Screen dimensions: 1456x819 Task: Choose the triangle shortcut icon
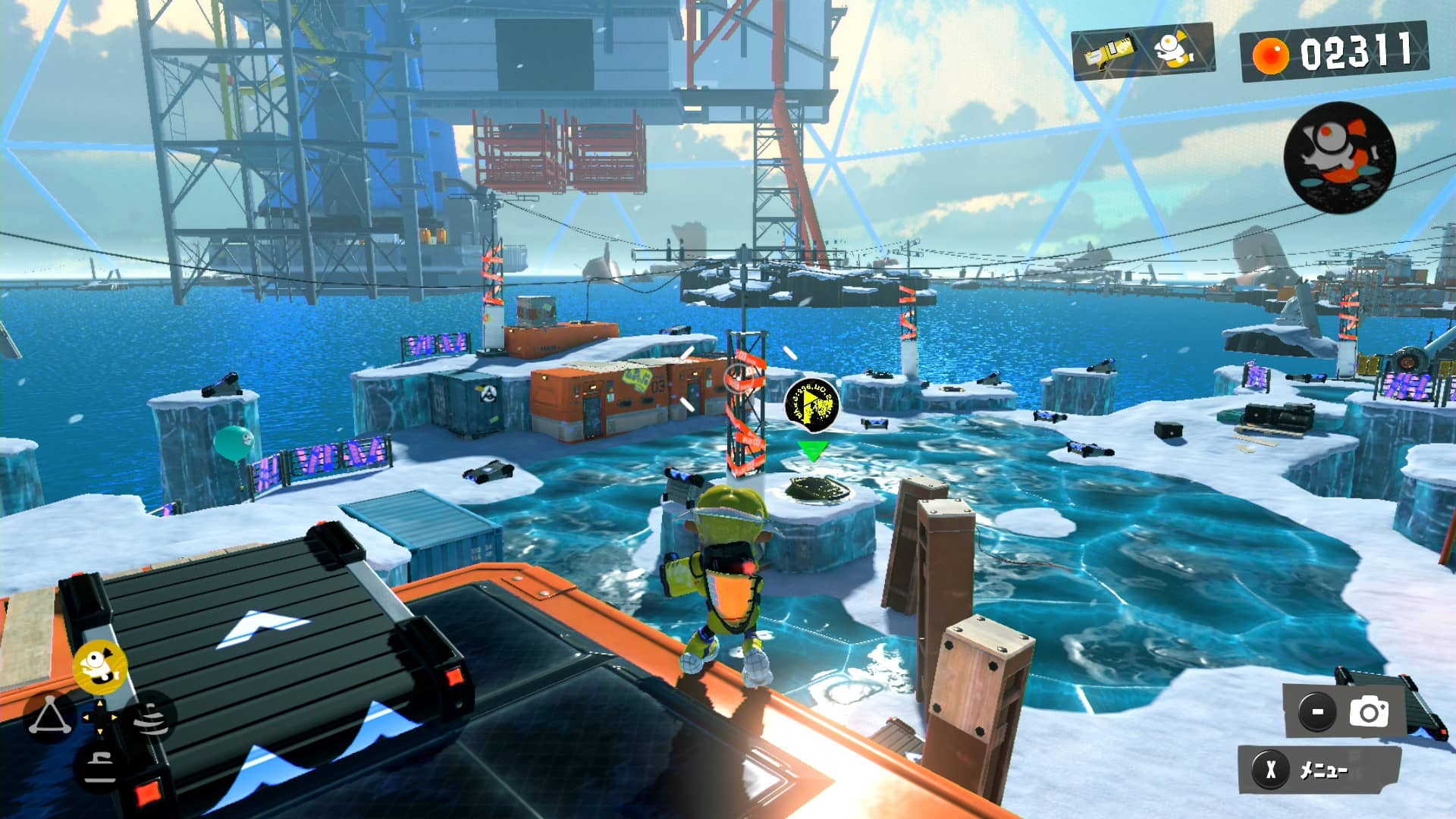[49, 716]
